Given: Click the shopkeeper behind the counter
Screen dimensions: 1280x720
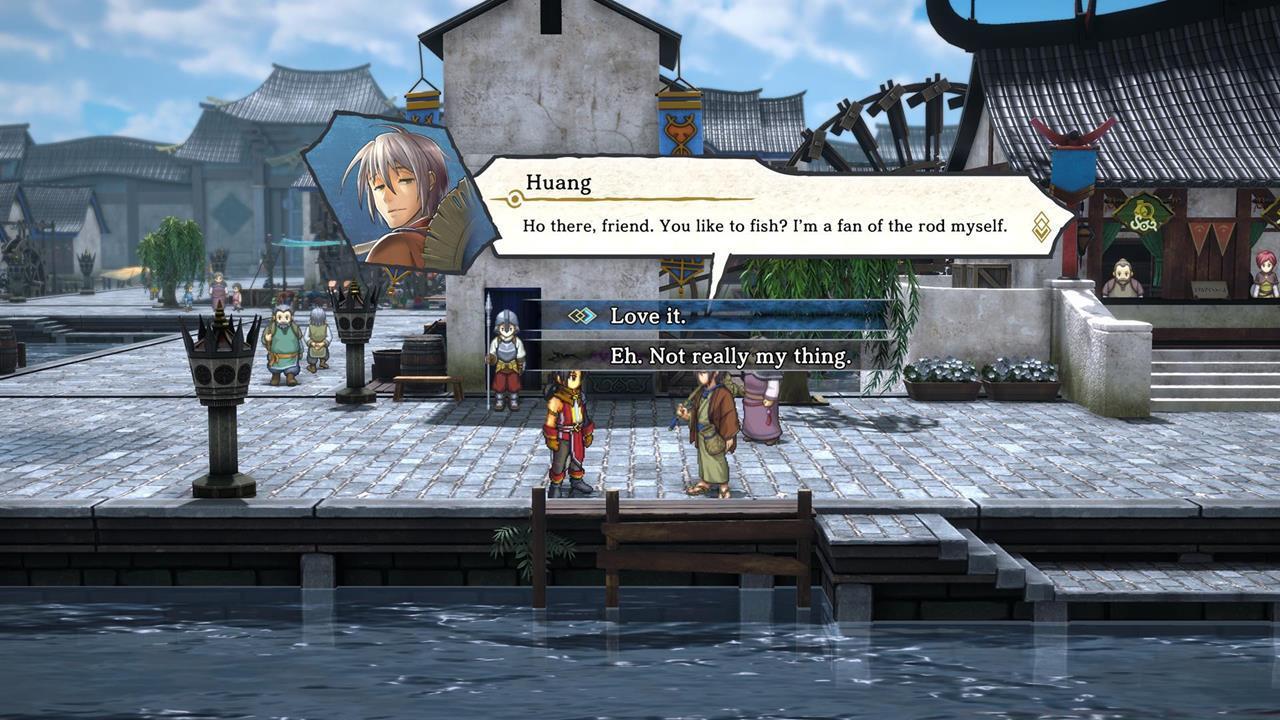Looking at the screenshot, I should click(1124, 278).
